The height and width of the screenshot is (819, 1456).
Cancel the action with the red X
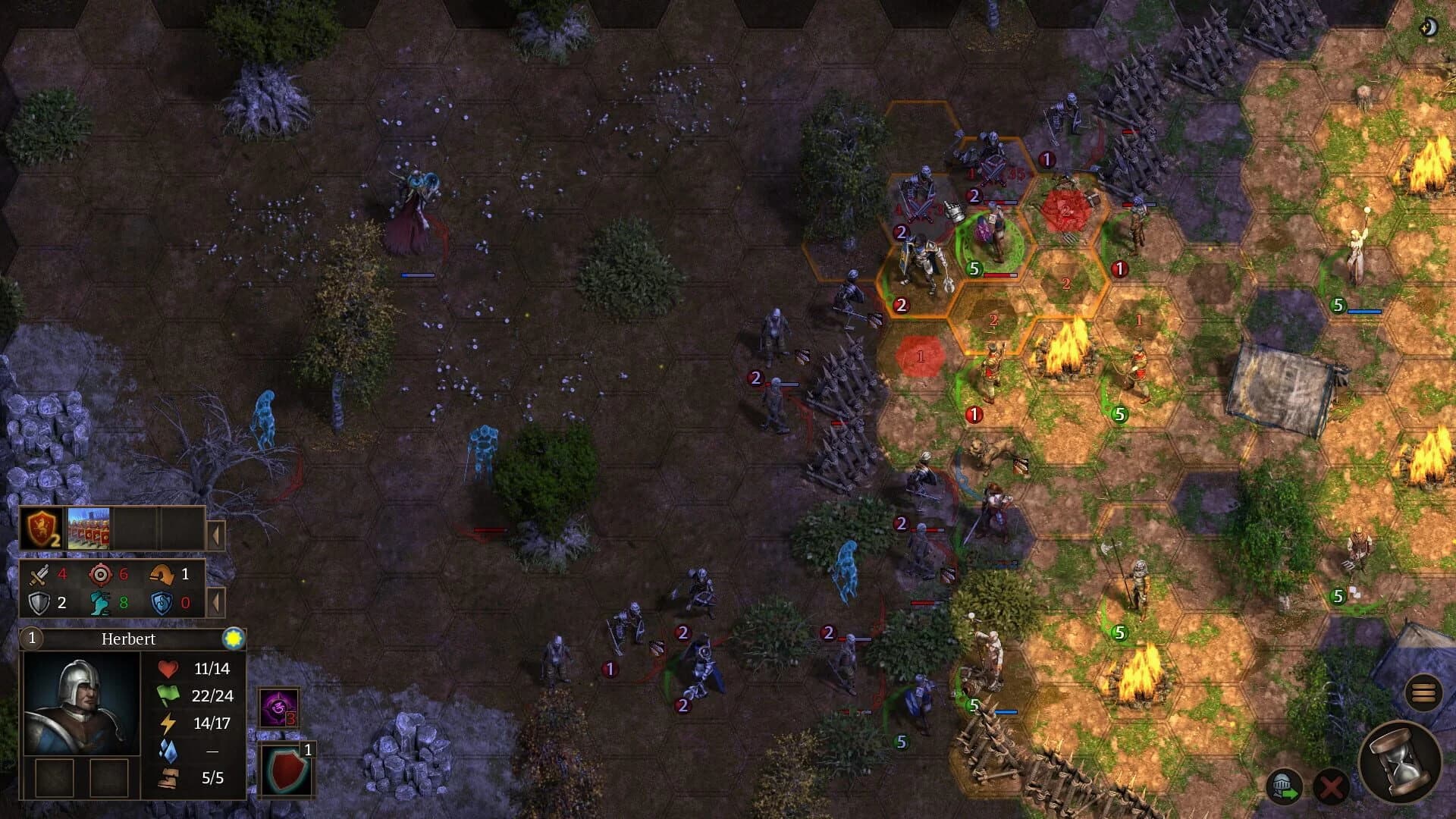[x=1331, y=787]
